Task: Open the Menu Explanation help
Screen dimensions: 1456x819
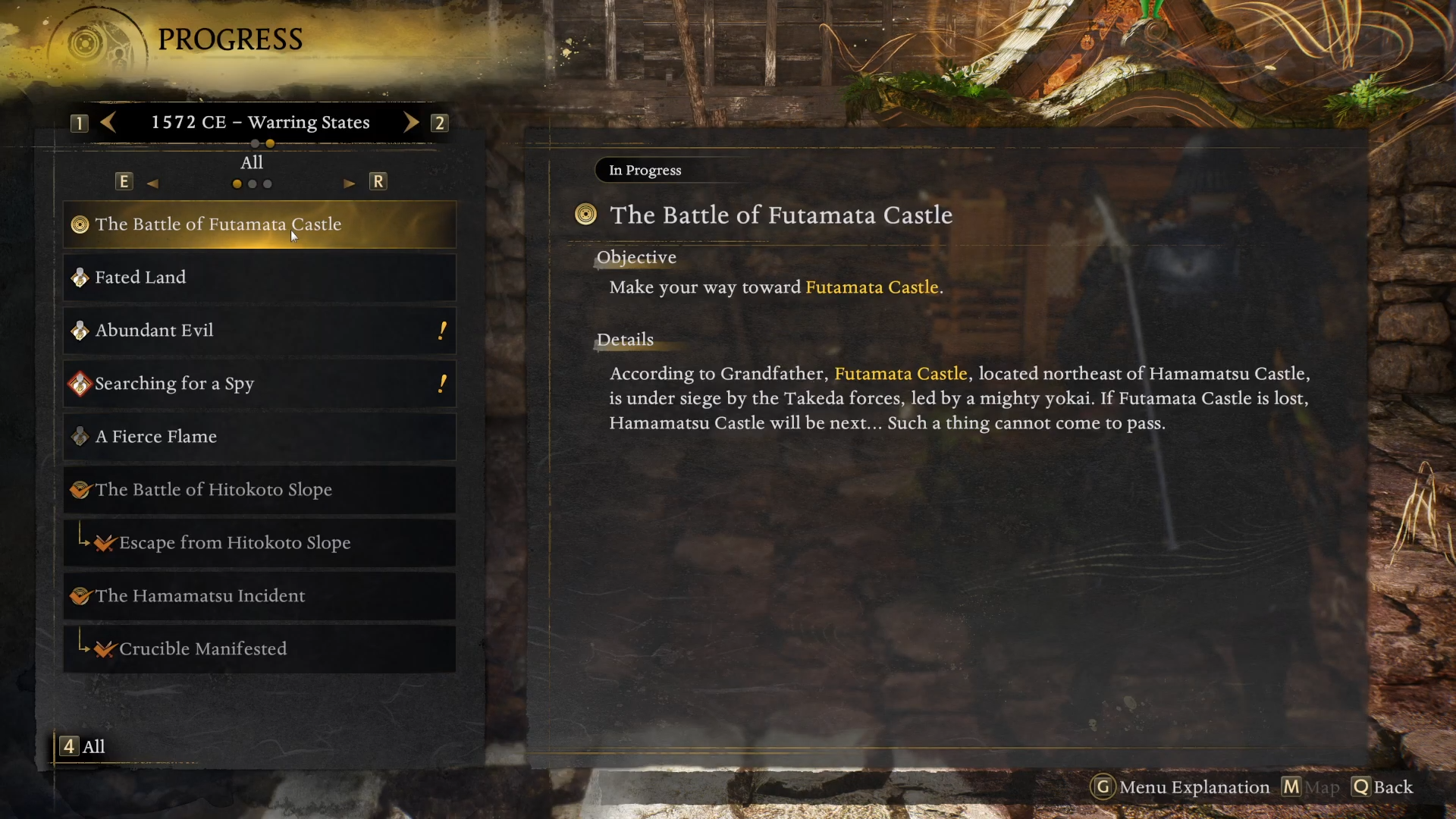Action: pyautogui.click(x=1181, y=787)
